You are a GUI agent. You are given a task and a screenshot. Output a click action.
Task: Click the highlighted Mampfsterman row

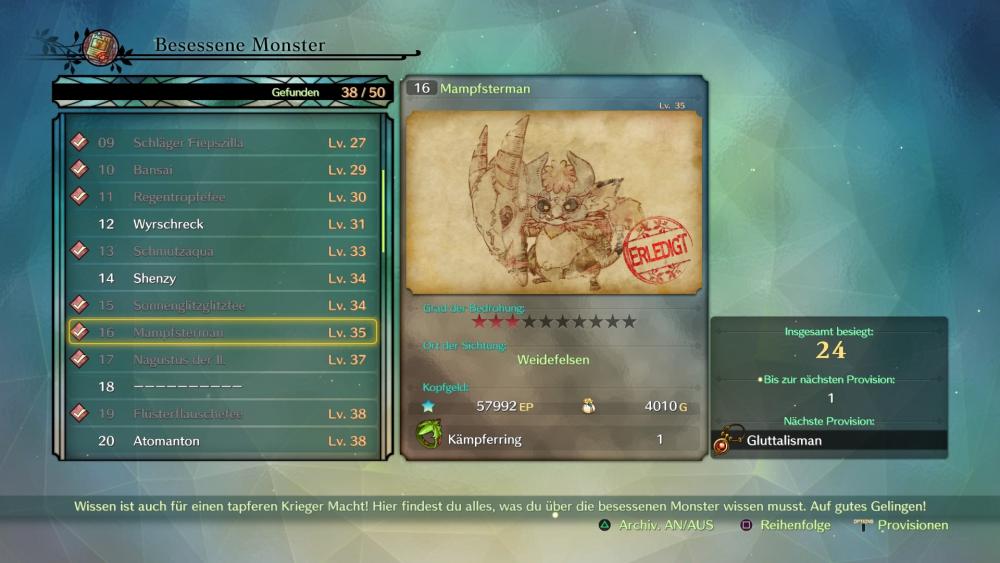222,332
